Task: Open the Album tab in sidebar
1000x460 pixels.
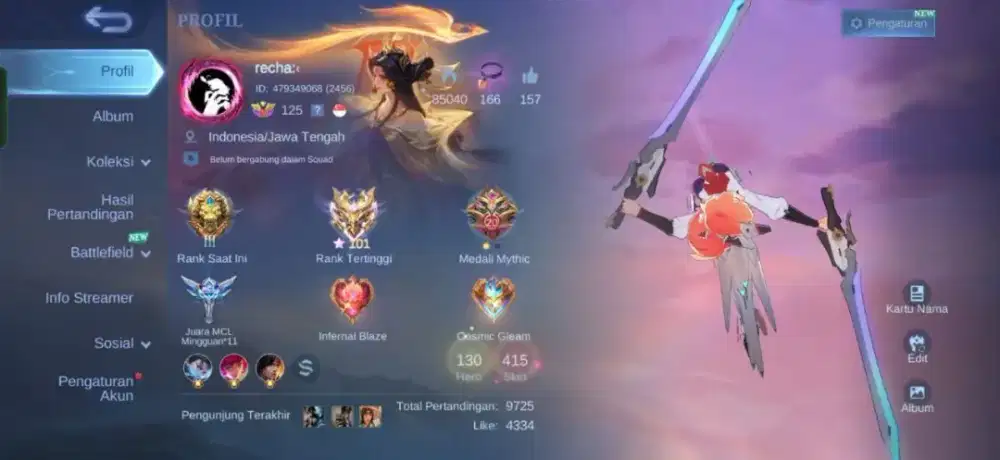Action: coord(113,116)
